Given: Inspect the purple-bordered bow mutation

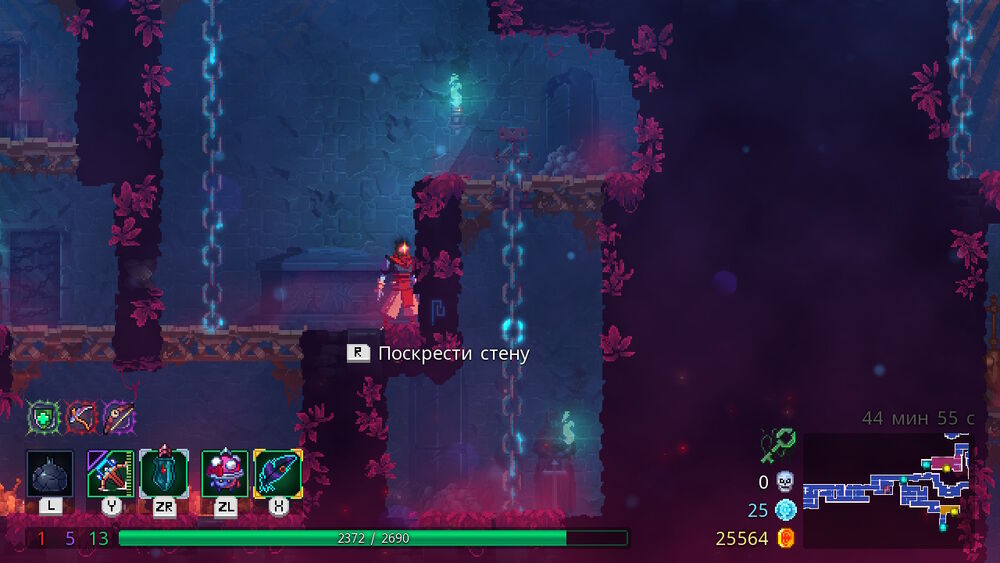Looking at the screenshot, I should 119,416.
